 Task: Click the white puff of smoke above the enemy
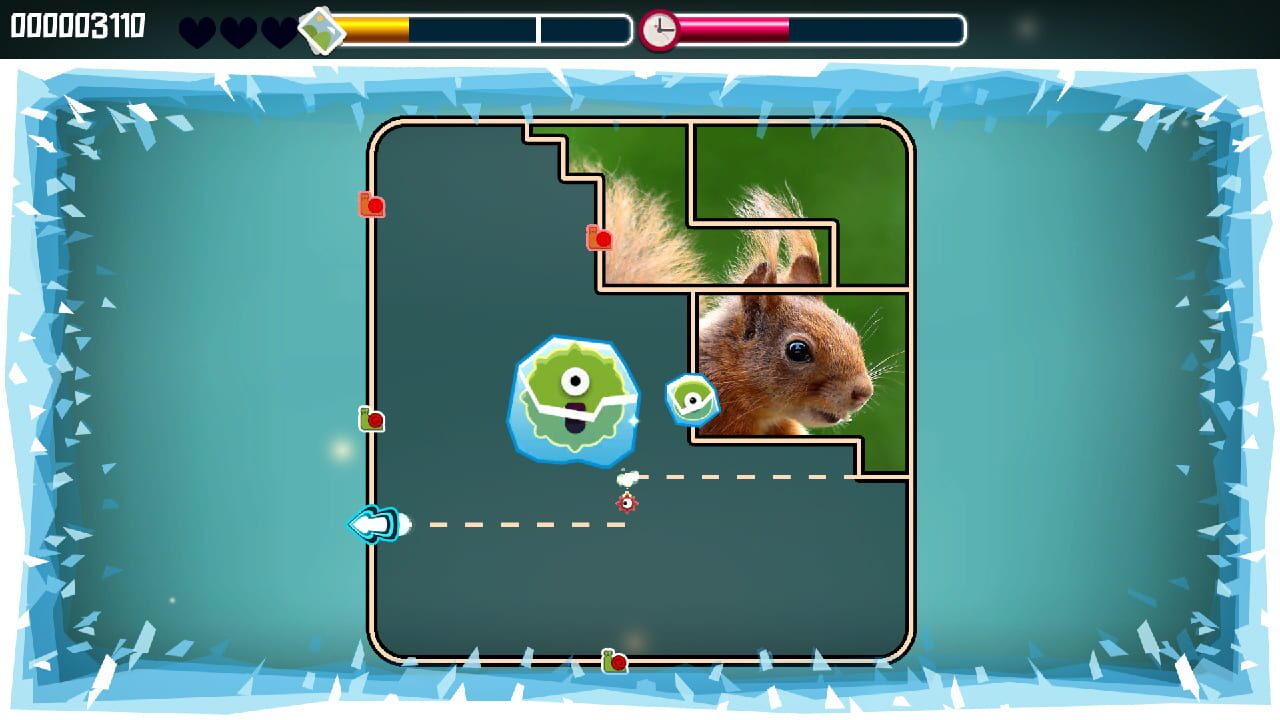[x=627, y=478]
